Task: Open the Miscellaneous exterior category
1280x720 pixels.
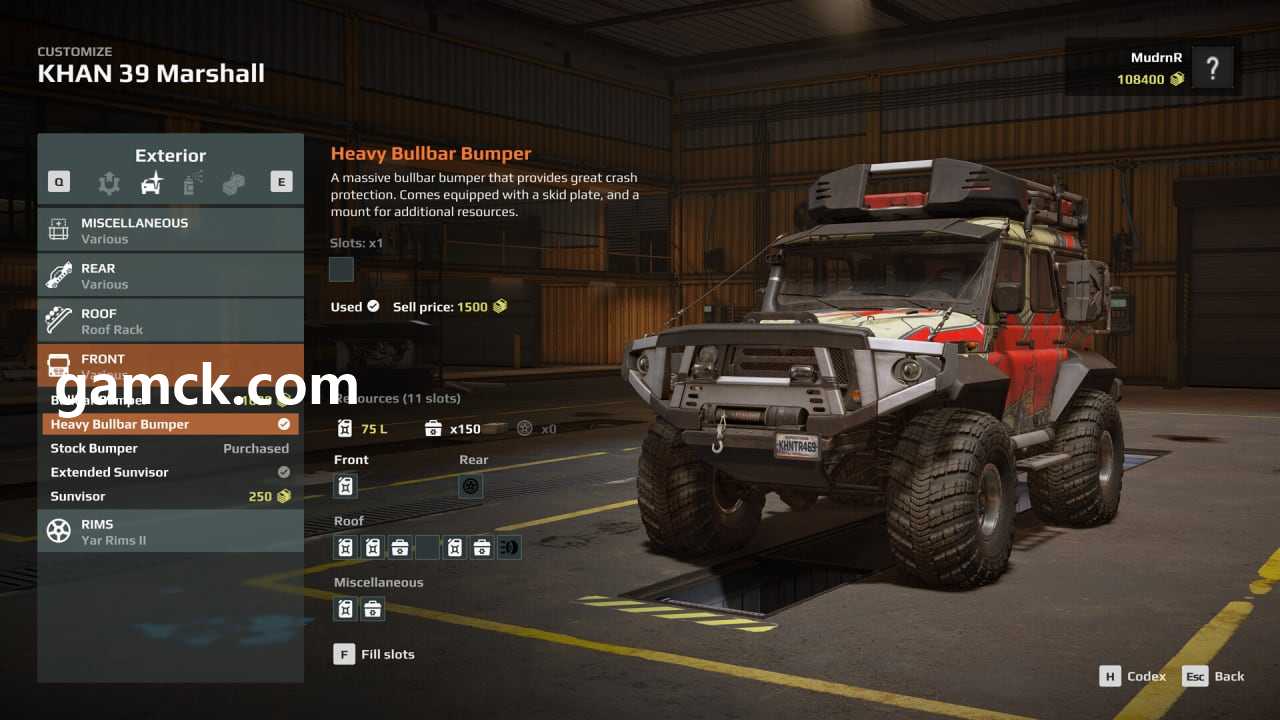Action: click(170, 230)
